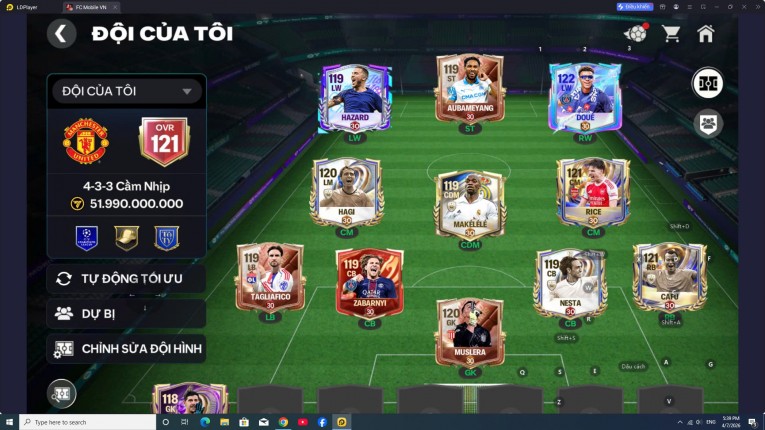The image size is (765, 430).
Task: Select the Hagi midfielder card
Action: [345, 193]
